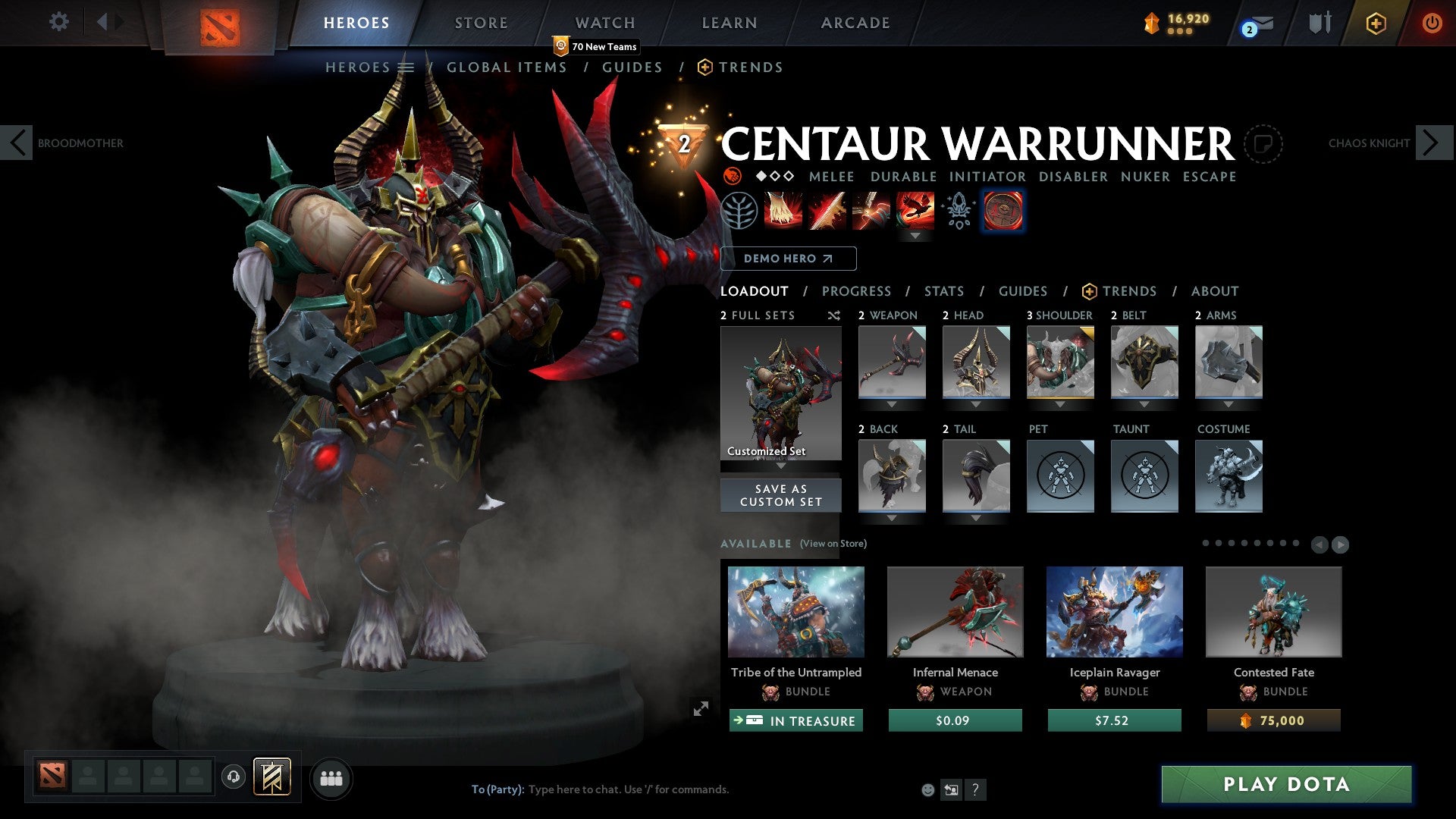Click the settings gear icon
Viewport: 1456px width, 819px height.
click(59, 23)
